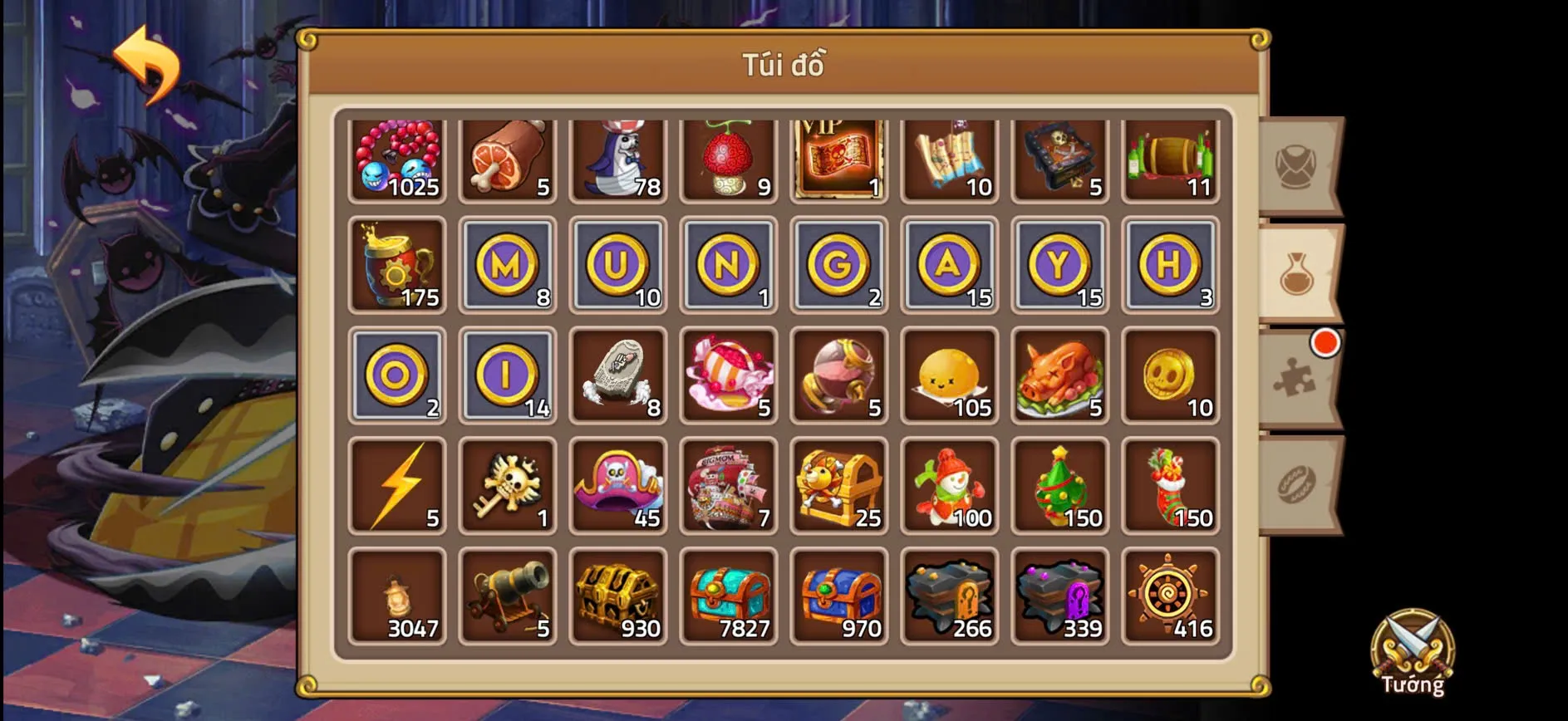Screen dimensions: 1568x721
Task: Select the letter M token
Action: [508, 266]
